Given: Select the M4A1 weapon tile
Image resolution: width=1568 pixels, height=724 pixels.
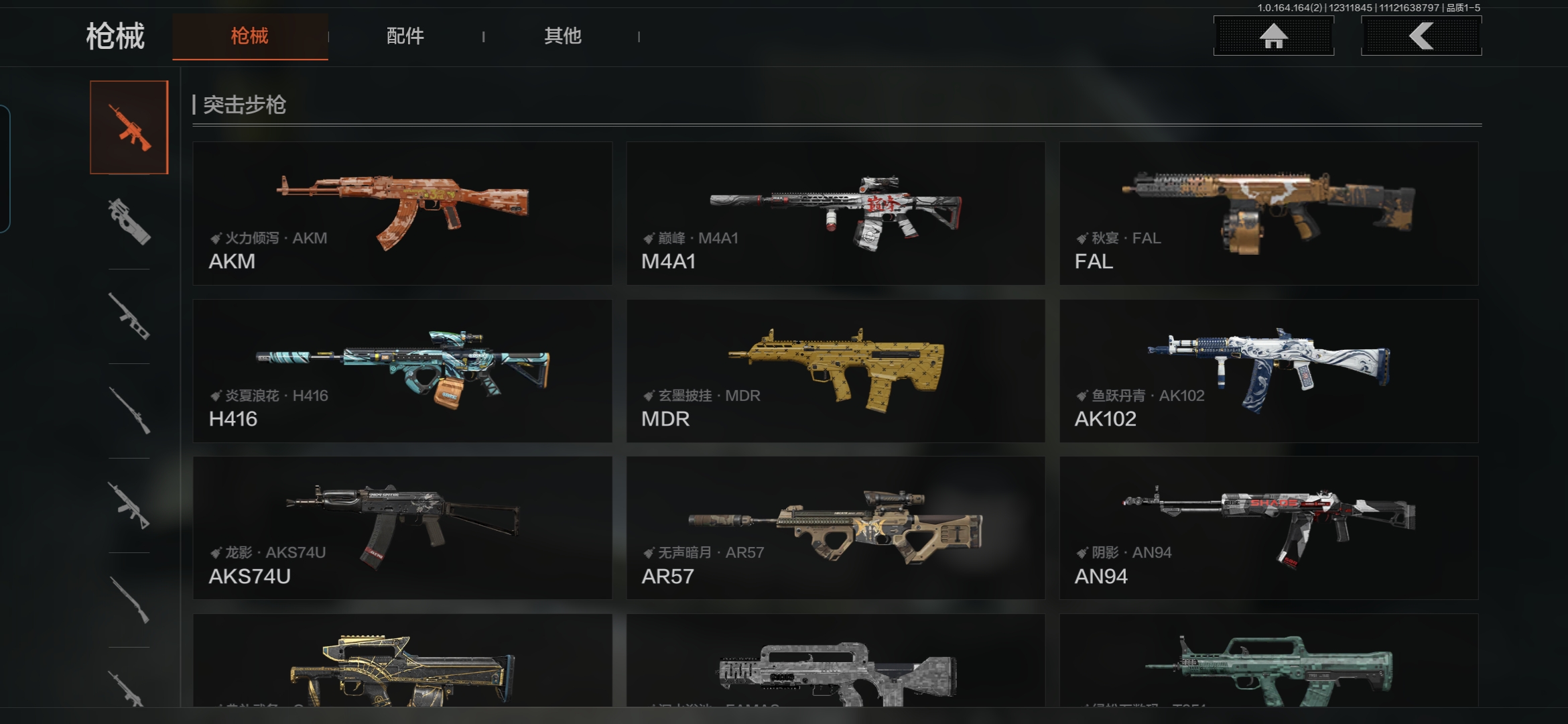Looking at the screenshot, I should [836, 213].
